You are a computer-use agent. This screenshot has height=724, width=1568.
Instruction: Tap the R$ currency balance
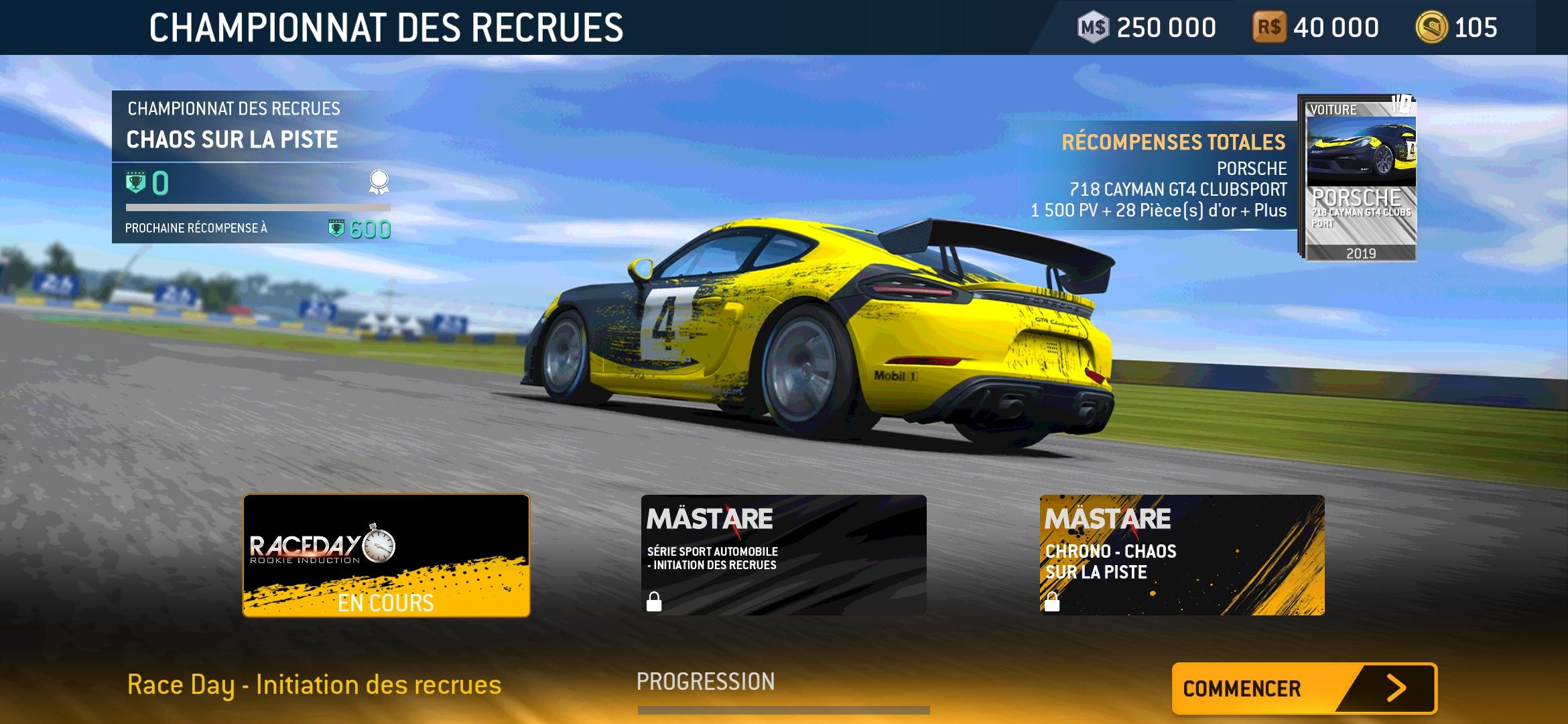pos(1316,28)
